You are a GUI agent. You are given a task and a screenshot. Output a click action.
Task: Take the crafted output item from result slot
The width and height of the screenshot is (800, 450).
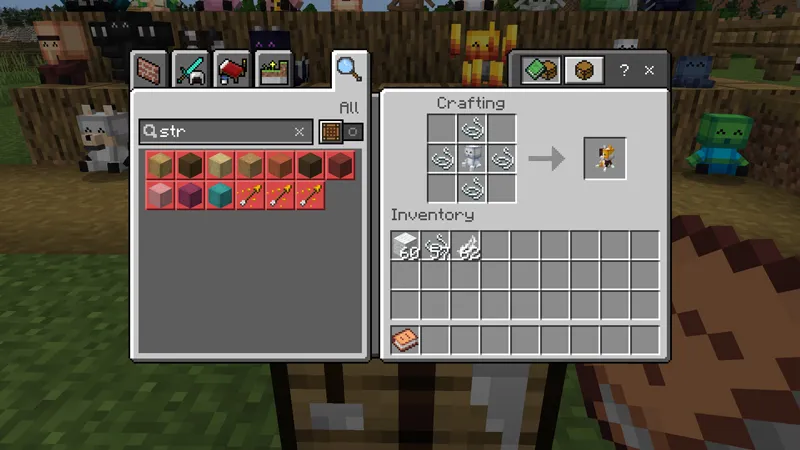pos(605,158)
